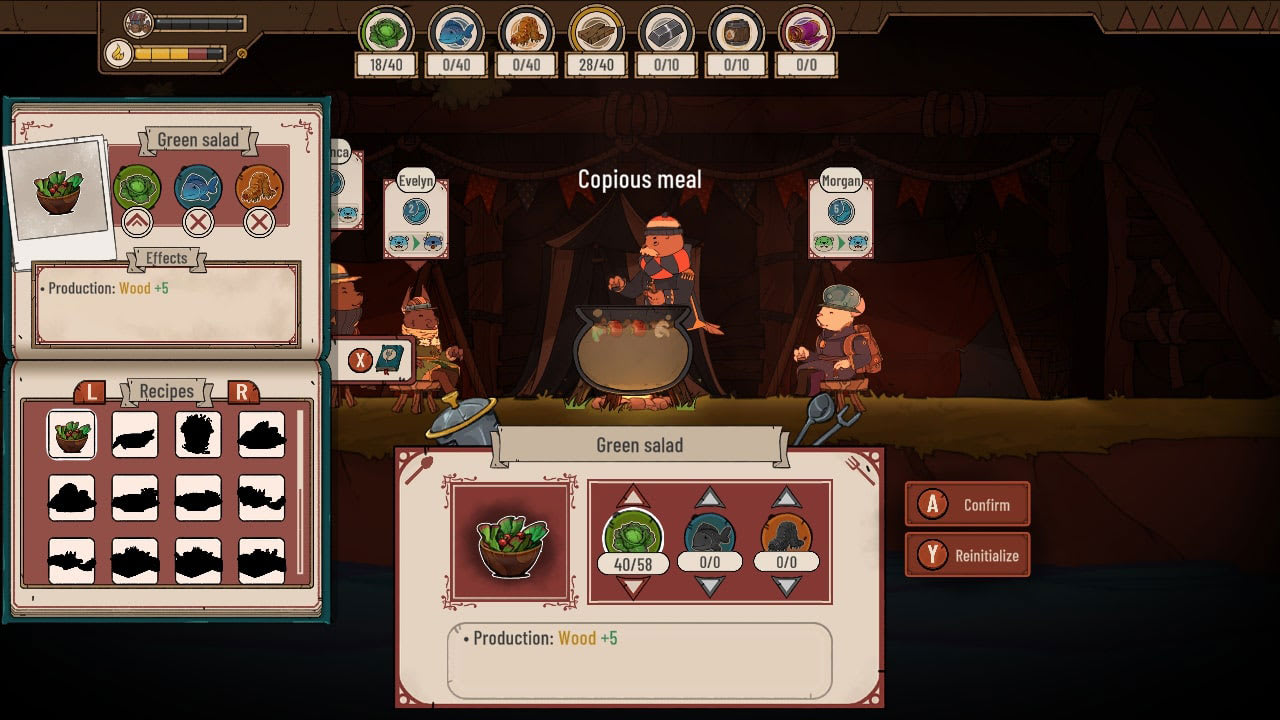Remove the grub ingredient with its X button

tap(256, 222)
